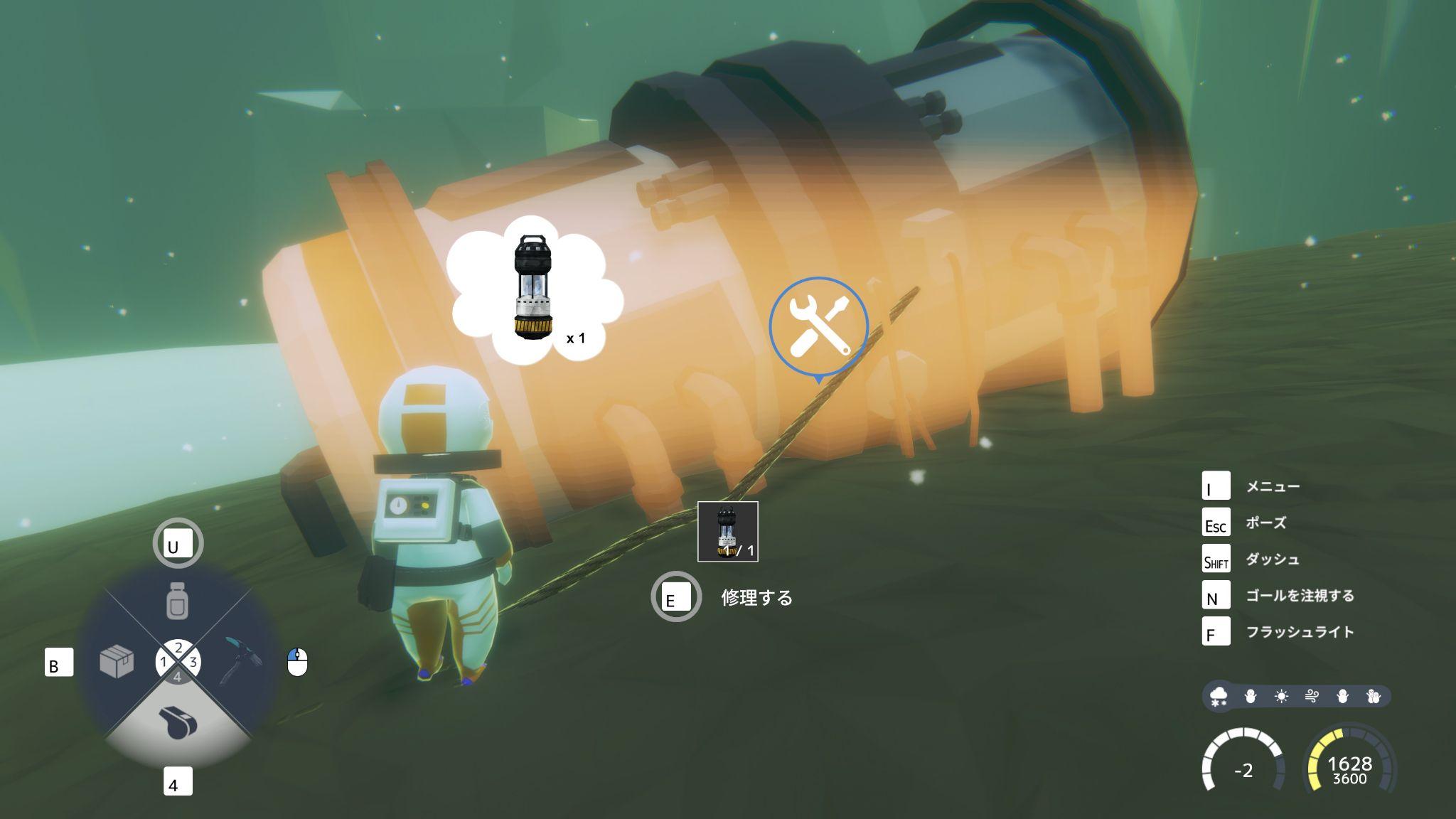Viewport: 1456px width, 819px height.
Task: Toggle the flashlight via the F key hint
Action: (1217, 630)
